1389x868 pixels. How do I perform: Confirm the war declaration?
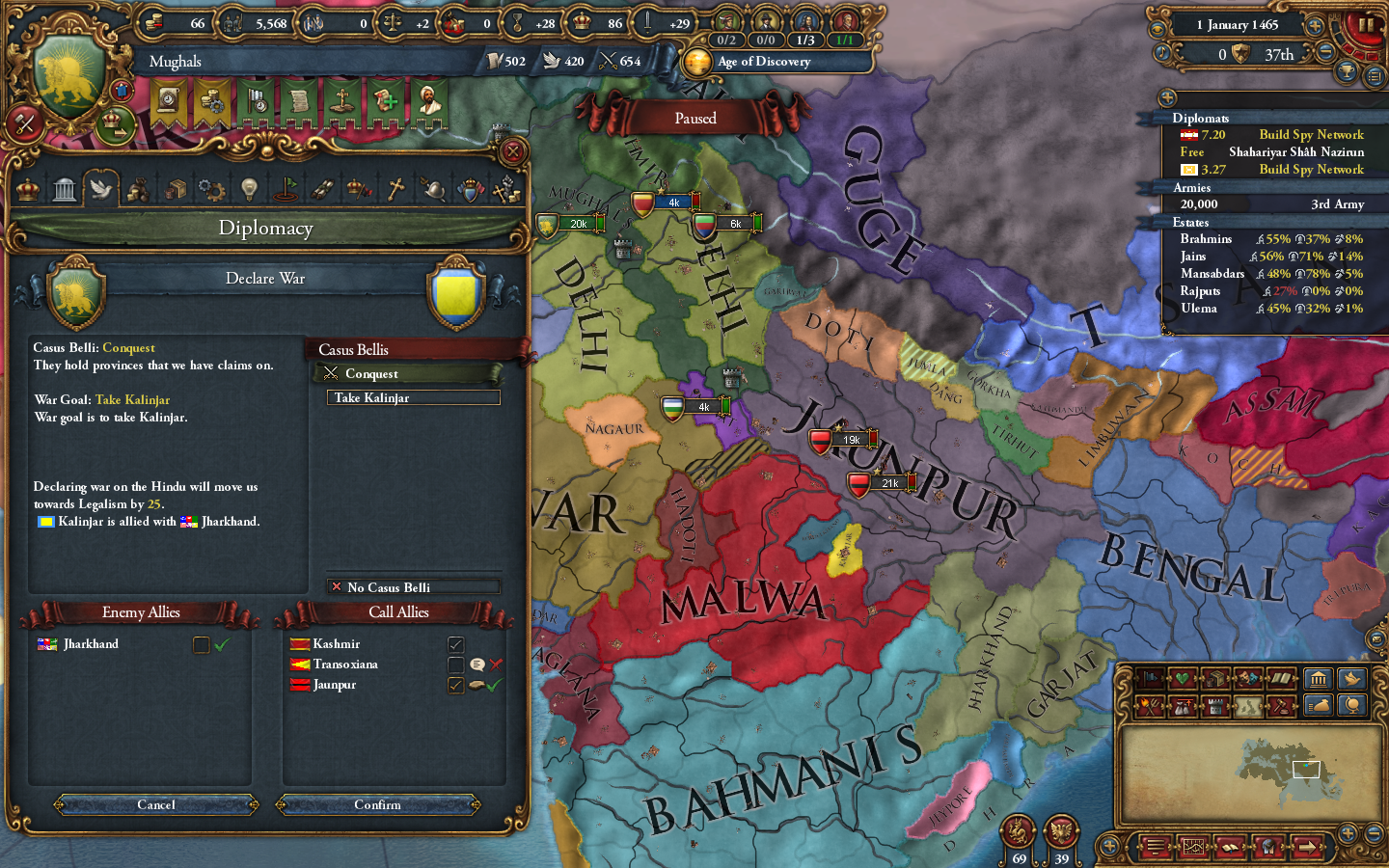(x=378, y=805)
